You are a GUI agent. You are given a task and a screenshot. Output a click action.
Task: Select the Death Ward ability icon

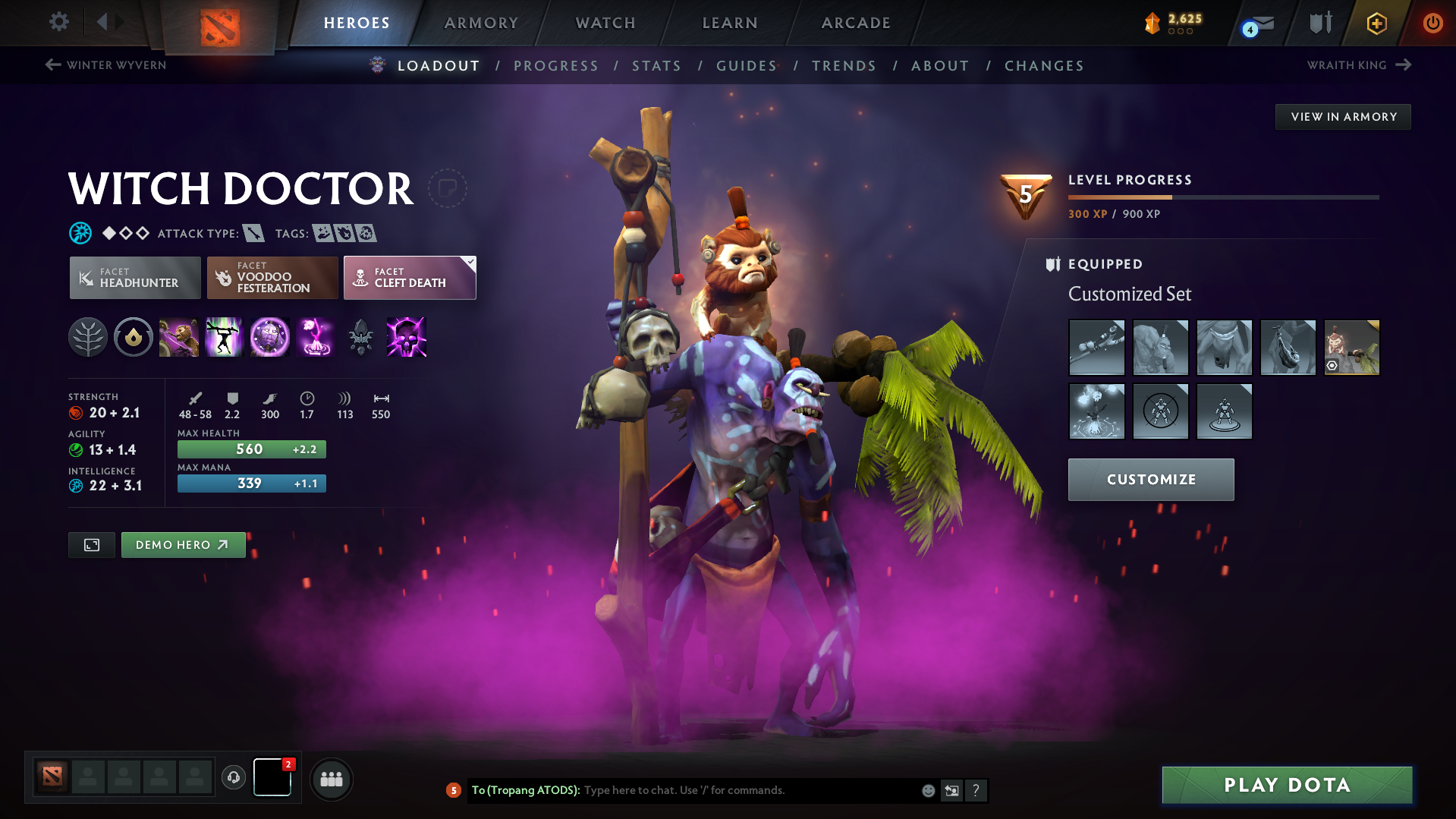pos(316,338)
